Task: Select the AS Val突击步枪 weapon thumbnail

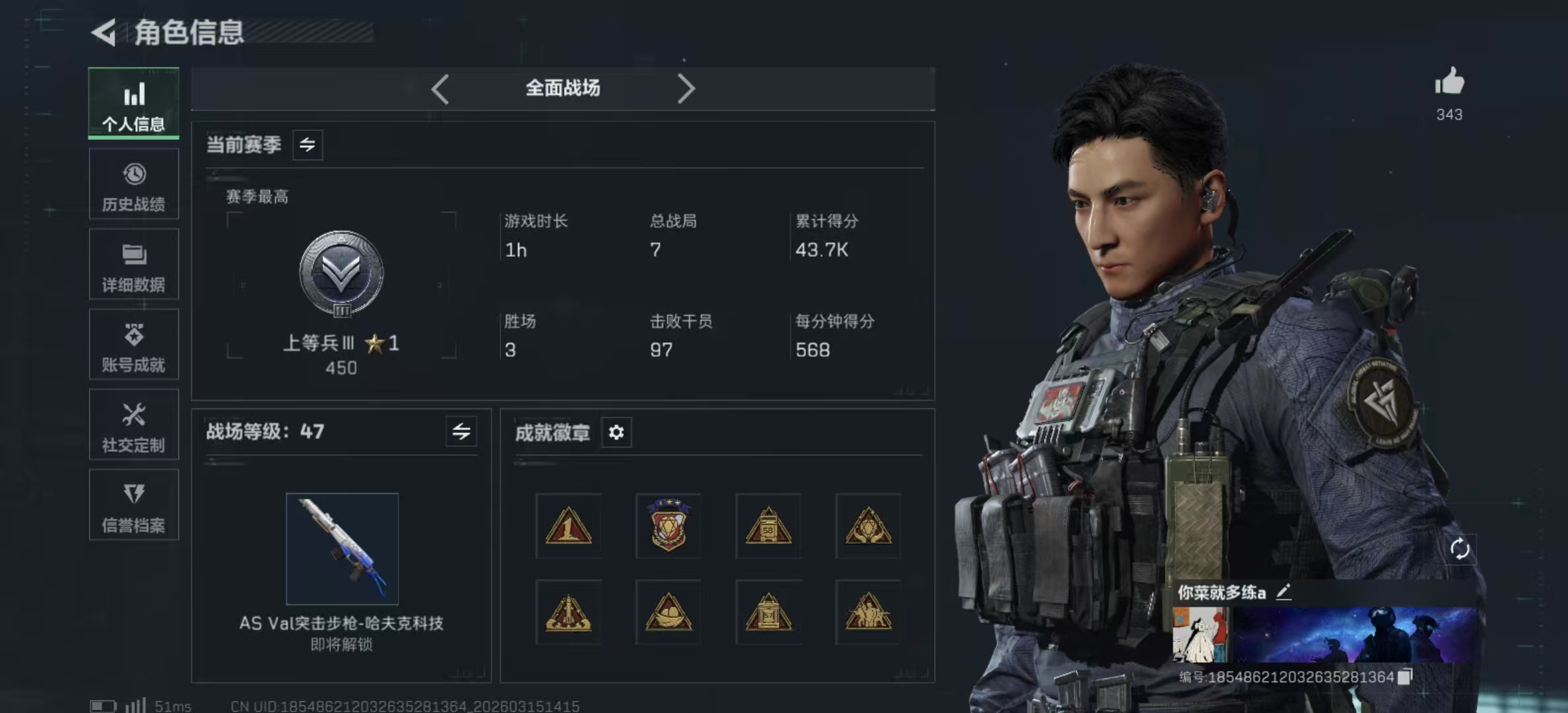Action: (342, 549)
